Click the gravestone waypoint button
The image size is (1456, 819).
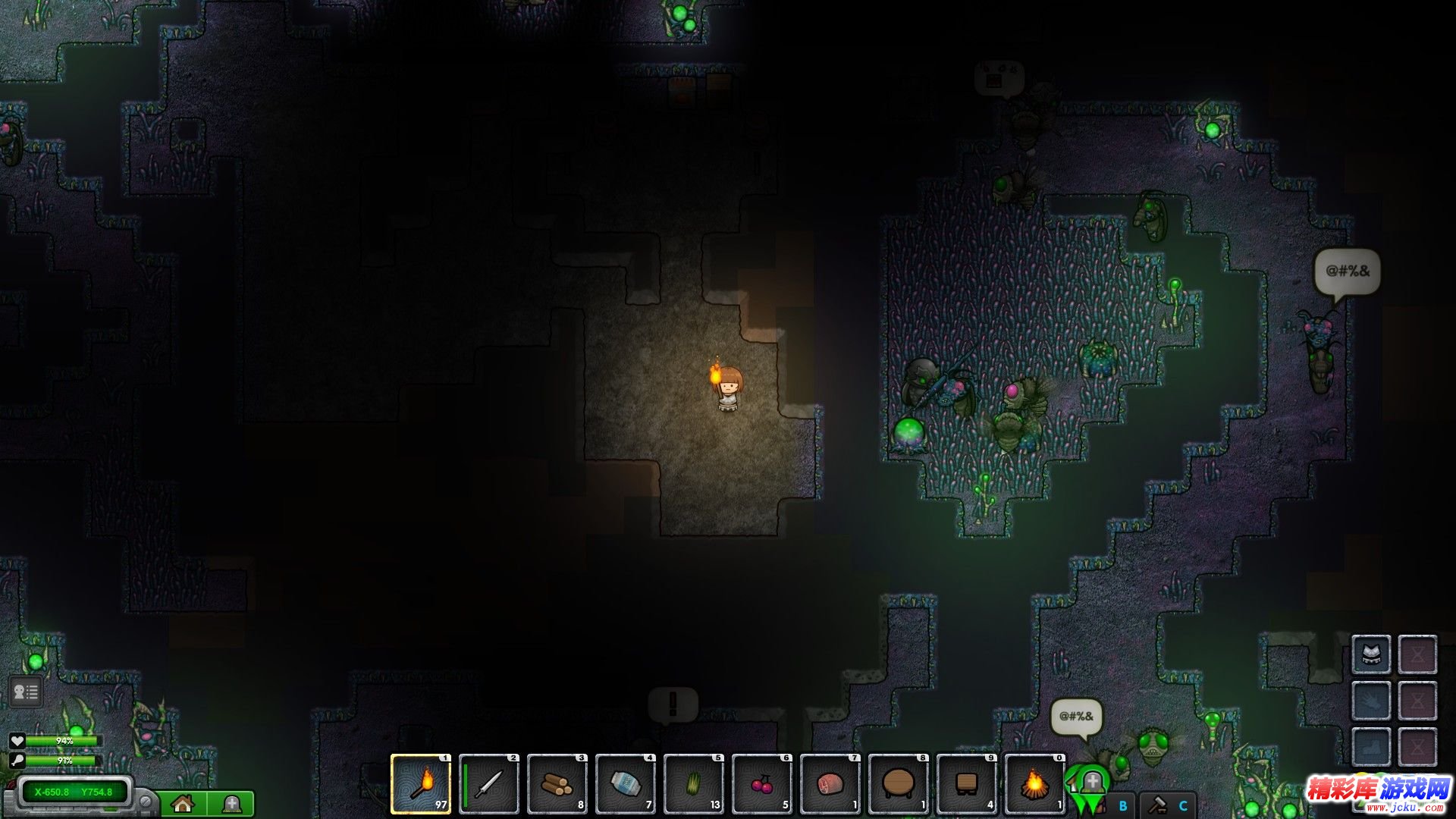pyautogui.click(x=231, y=804)
